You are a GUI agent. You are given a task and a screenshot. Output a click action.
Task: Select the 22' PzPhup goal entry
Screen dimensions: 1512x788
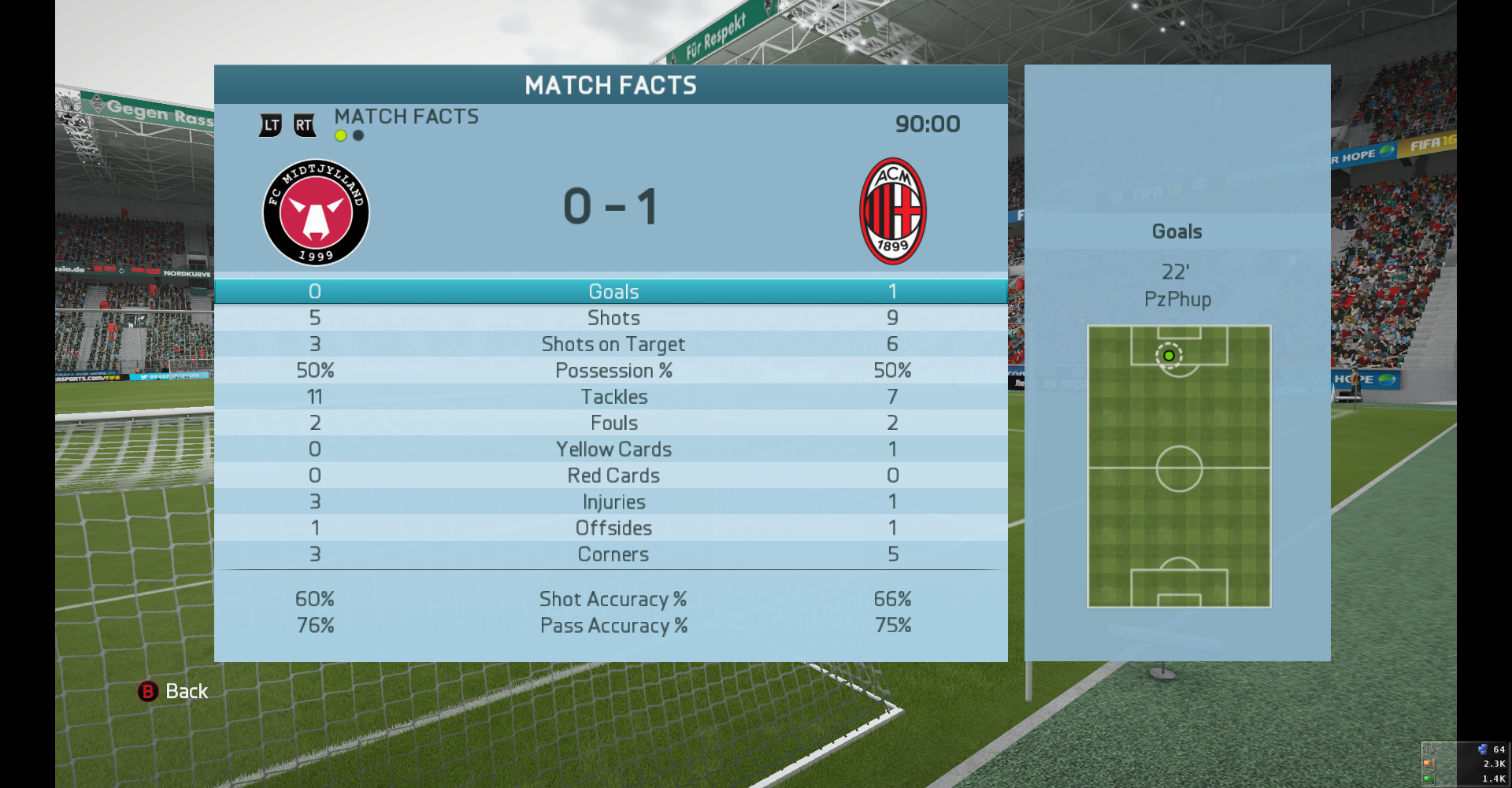tap(1177, 286)
